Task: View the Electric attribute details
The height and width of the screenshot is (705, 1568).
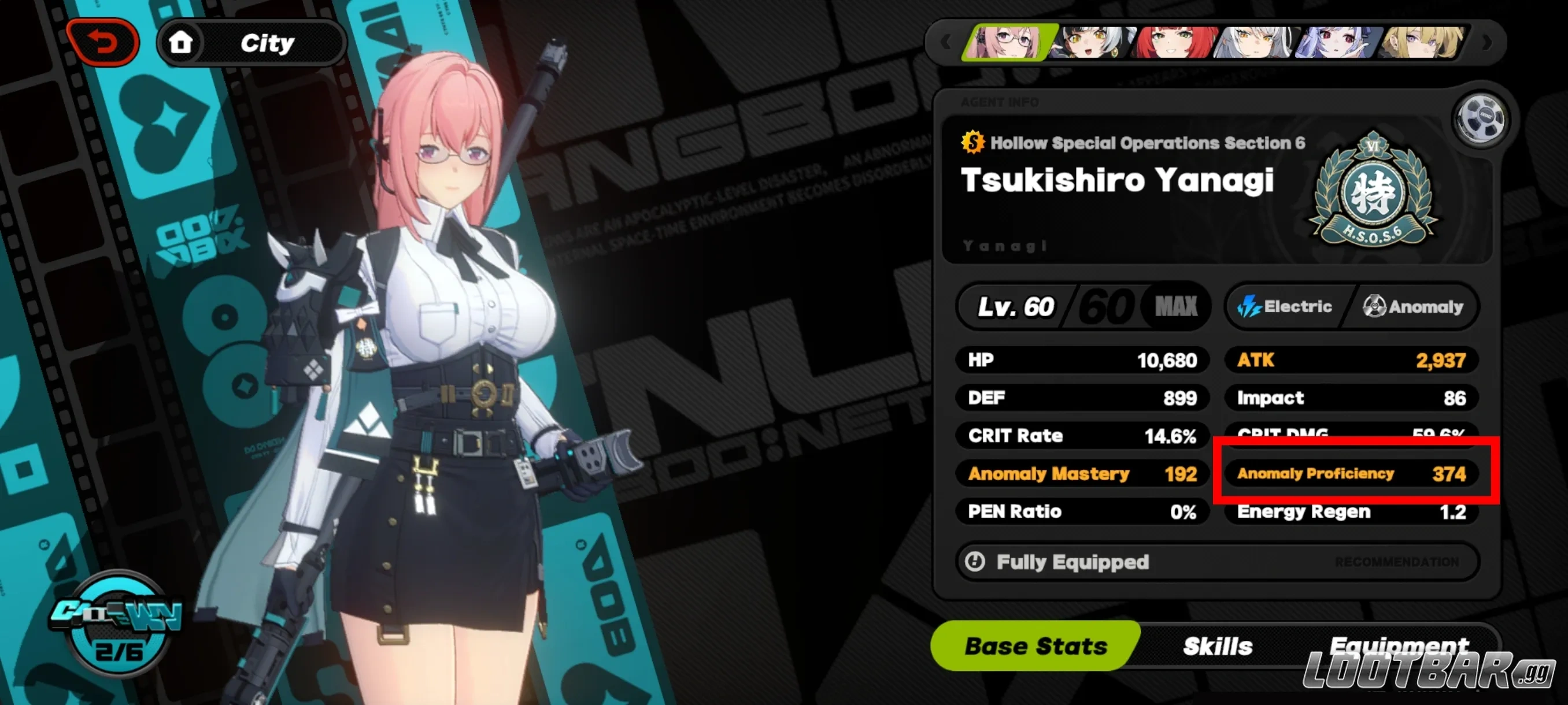Action: [1286, 307]
